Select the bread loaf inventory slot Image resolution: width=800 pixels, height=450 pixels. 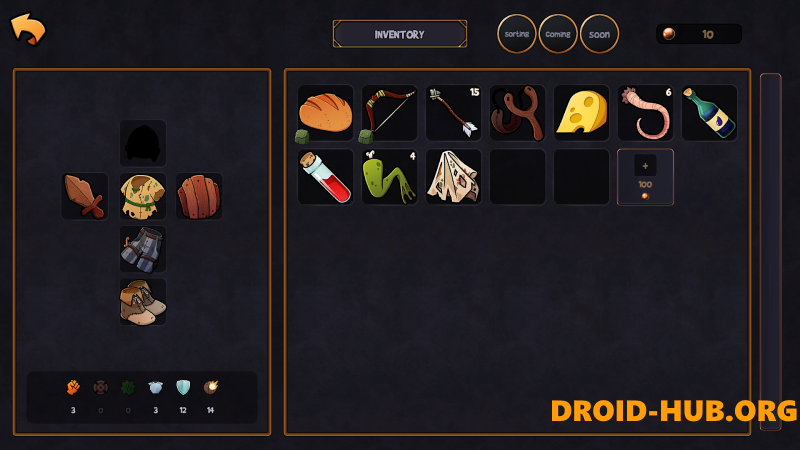tap(325, 113)
